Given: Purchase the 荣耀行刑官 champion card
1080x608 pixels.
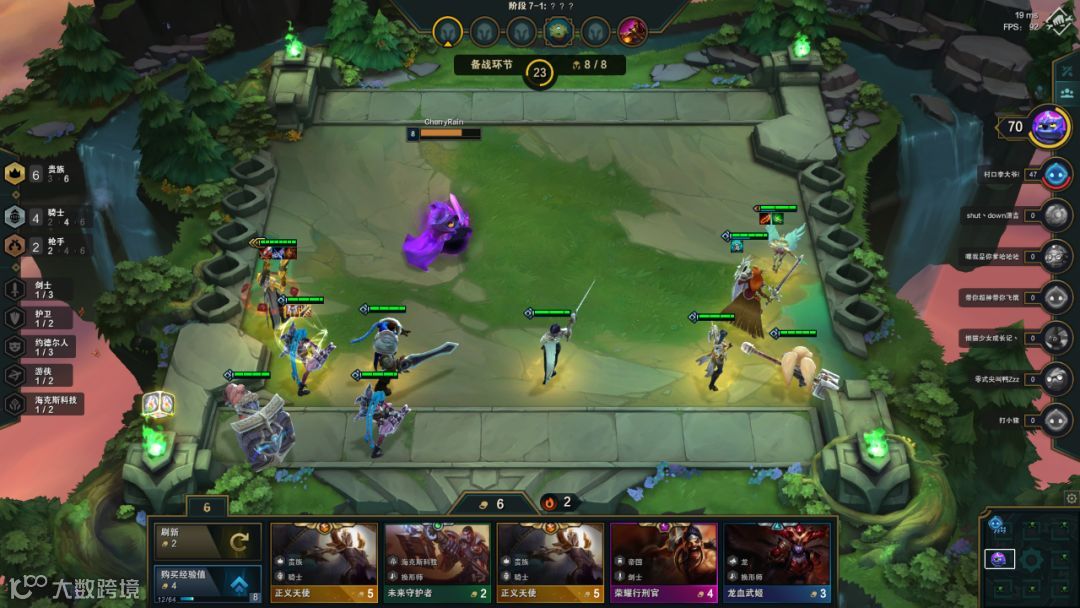Looking at the screenshot, I should 663,561.
